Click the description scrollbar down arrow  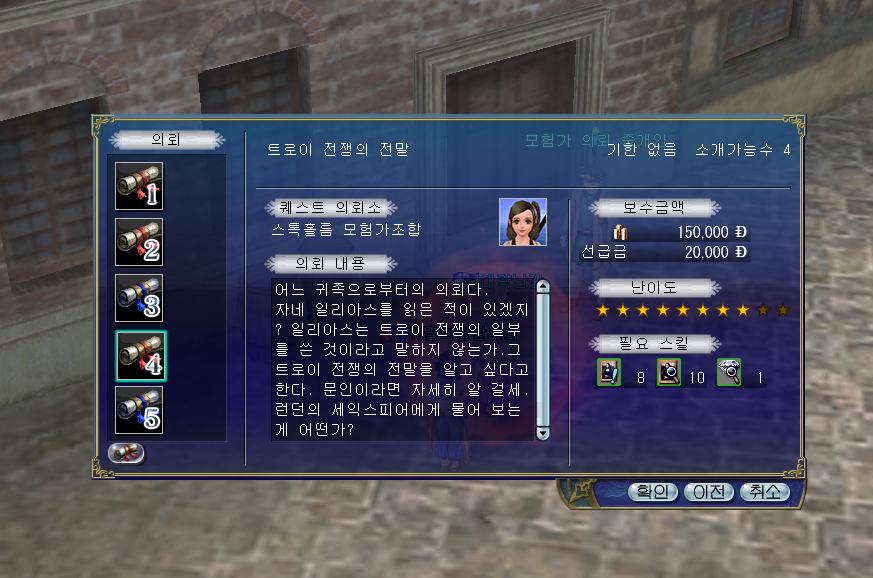[x=543, y=433]
